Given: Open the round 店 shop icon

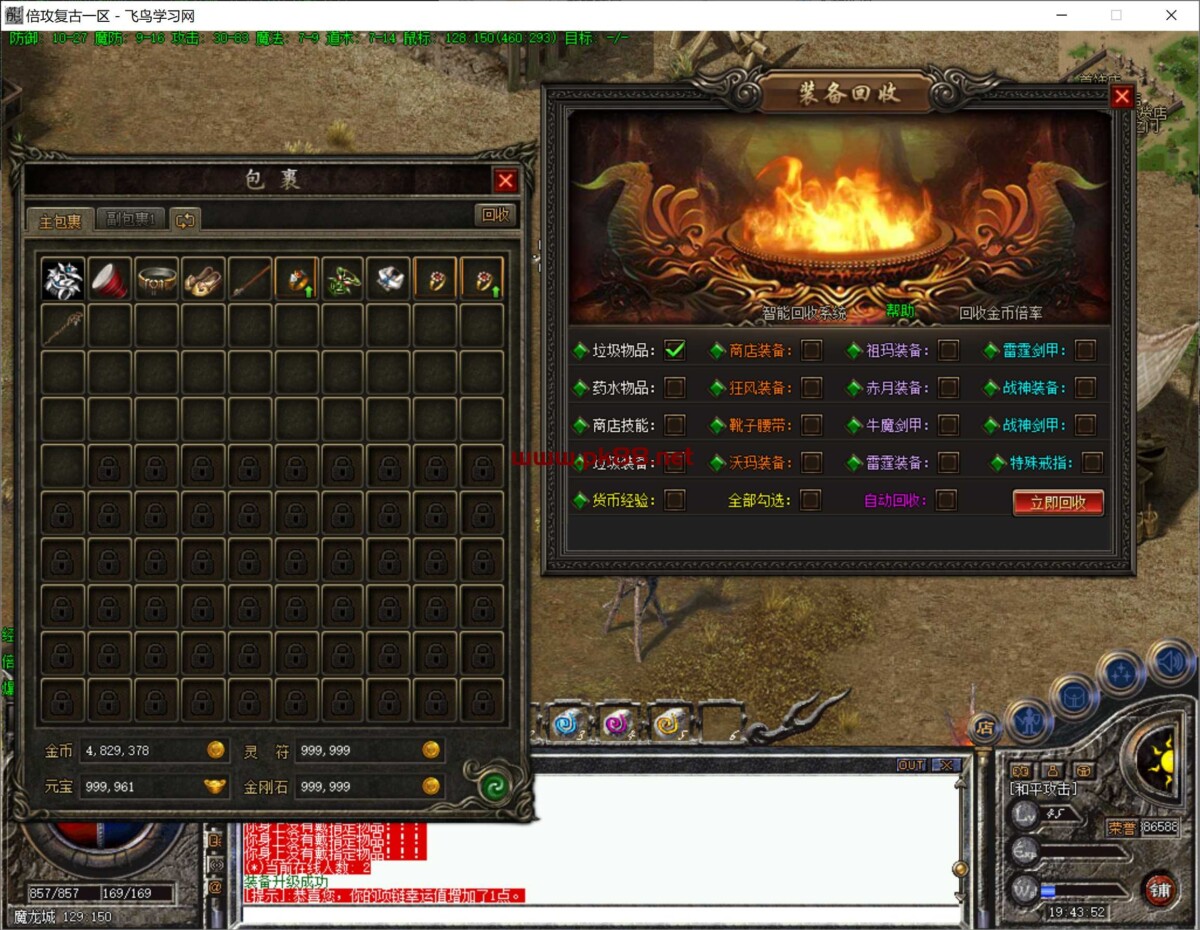Looking at the screenshot, I should [985, 728].
